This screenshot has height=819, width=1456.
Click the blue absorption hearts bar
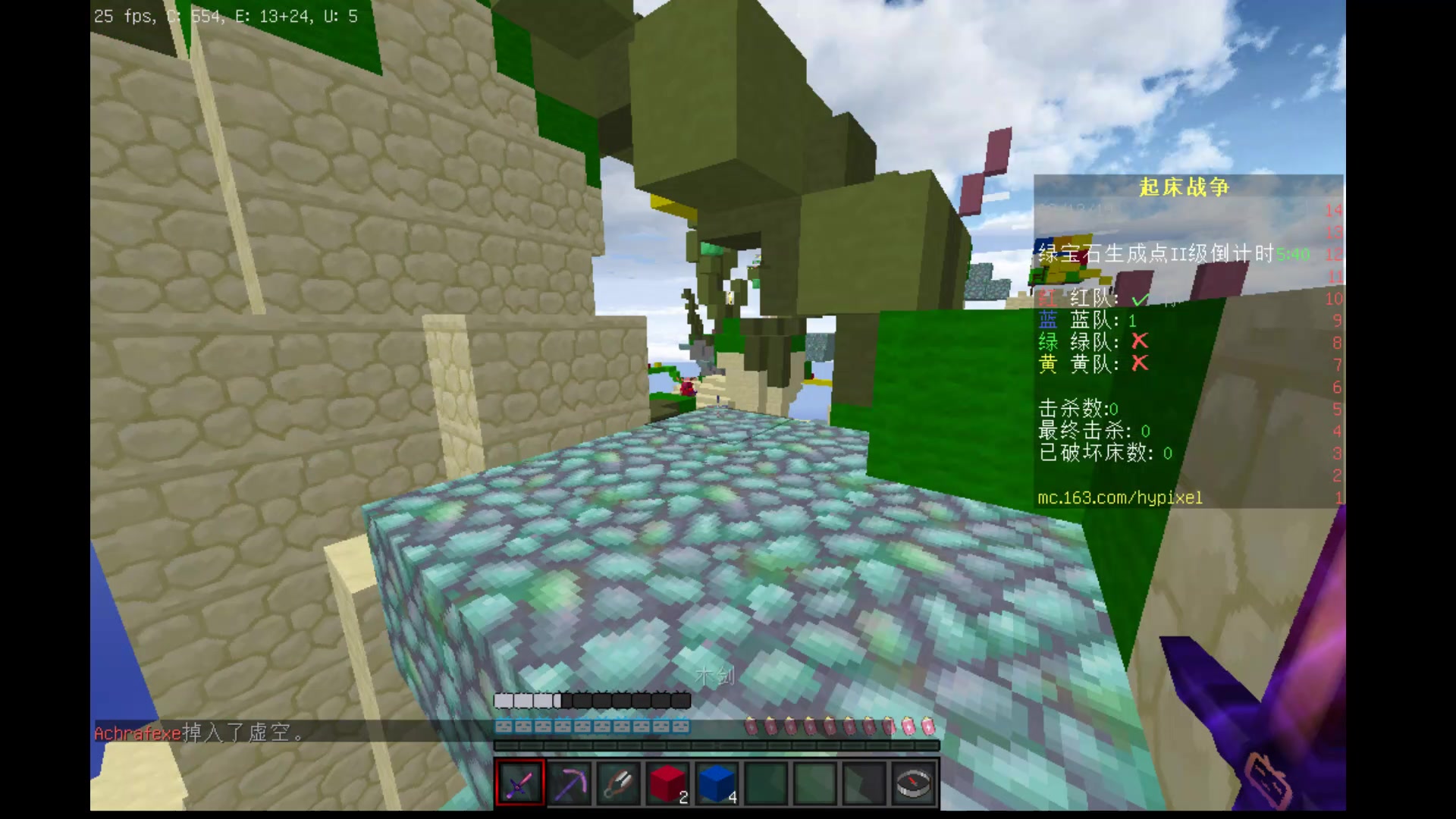pos(591,726)
